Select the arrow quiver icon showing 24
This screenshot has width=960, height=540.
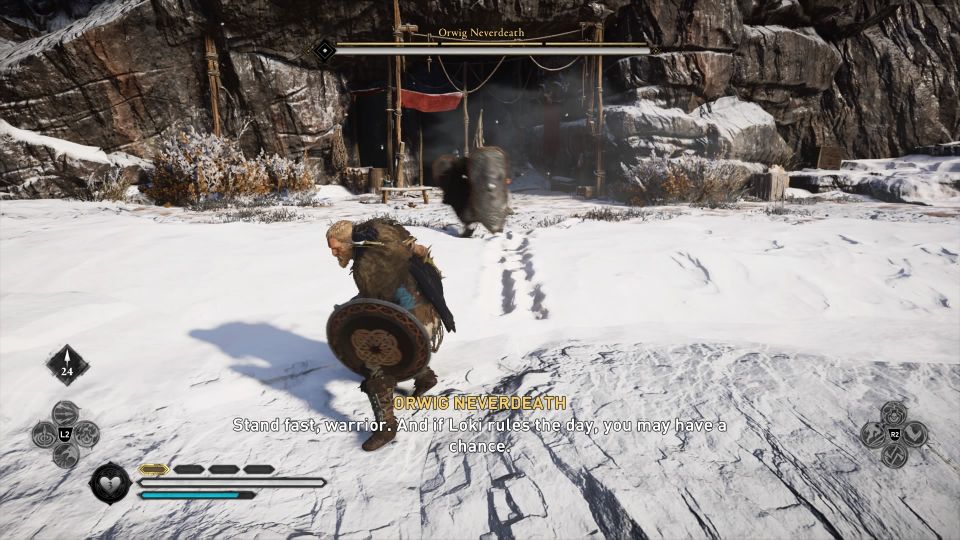tap(67, 365)
